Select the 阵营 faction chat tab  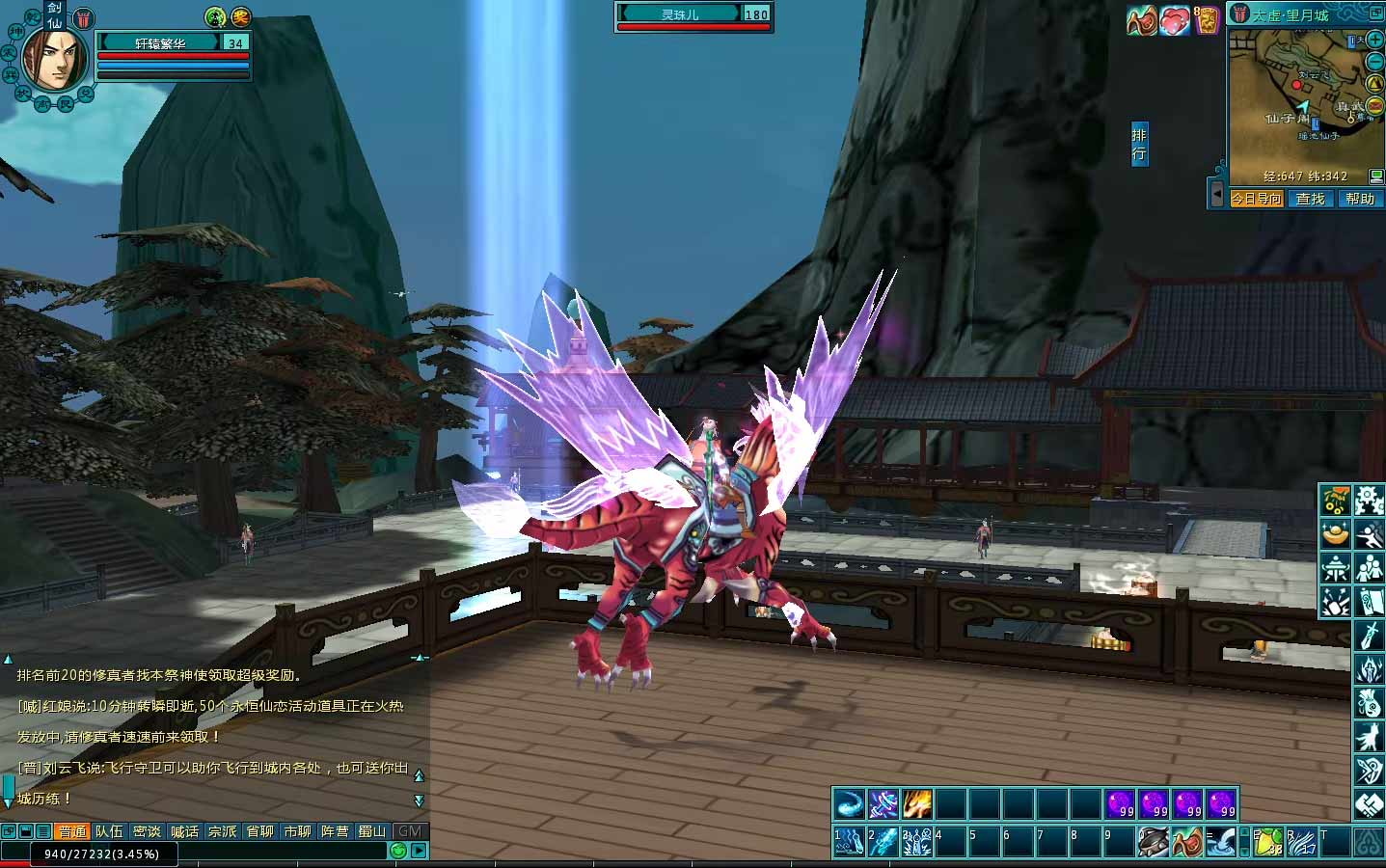[x=335, y=831]
